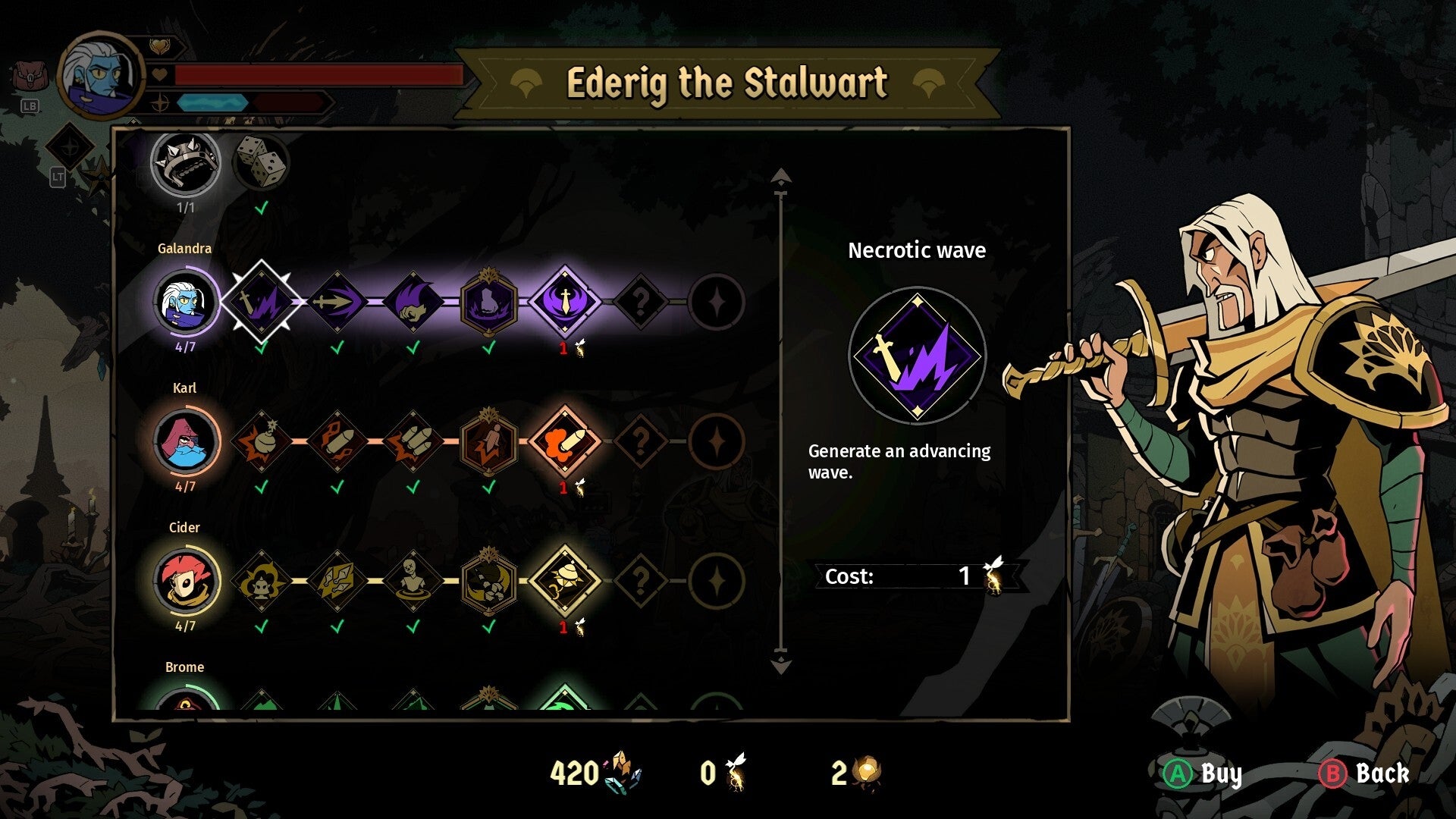Screen dimensions: 1456x819
Task: Select the arrow skill next to Necrotic wave
Action: click(x=337, y=302)
